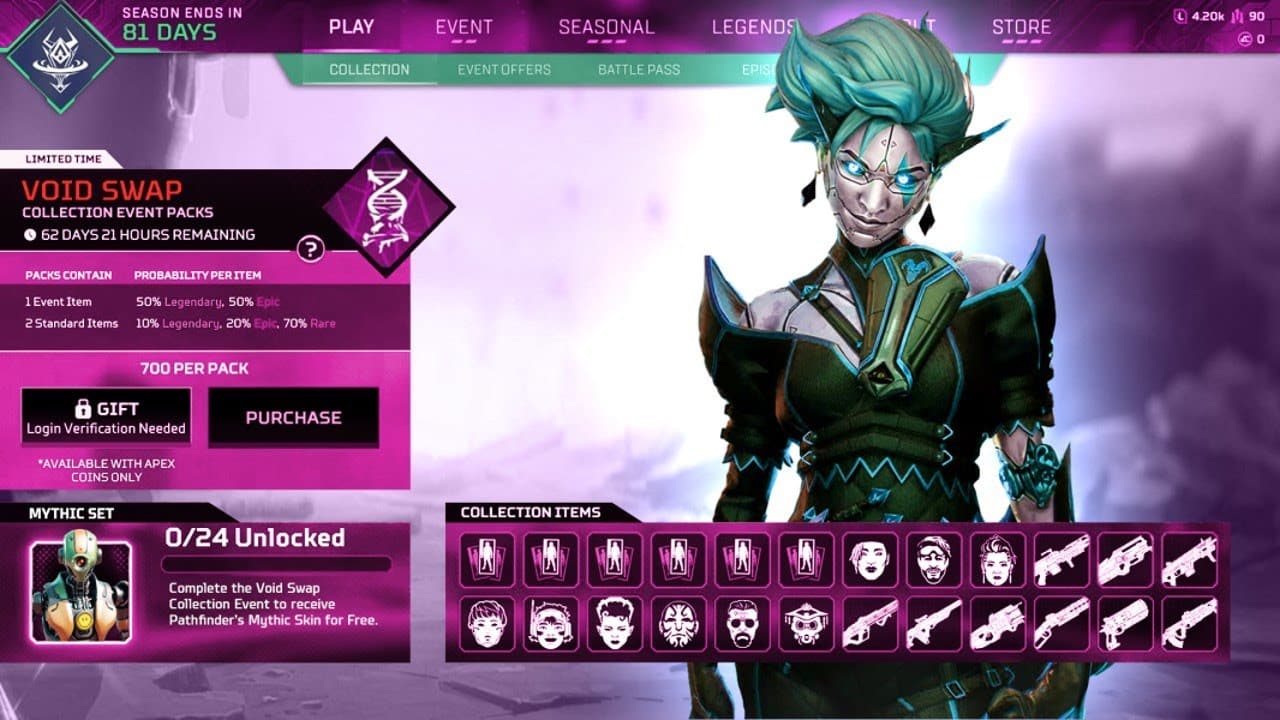Select the Bloodhound helmet collection item
Image resolution: width=1280 pixels, height=720 pixels.
[x=806, y=625]
